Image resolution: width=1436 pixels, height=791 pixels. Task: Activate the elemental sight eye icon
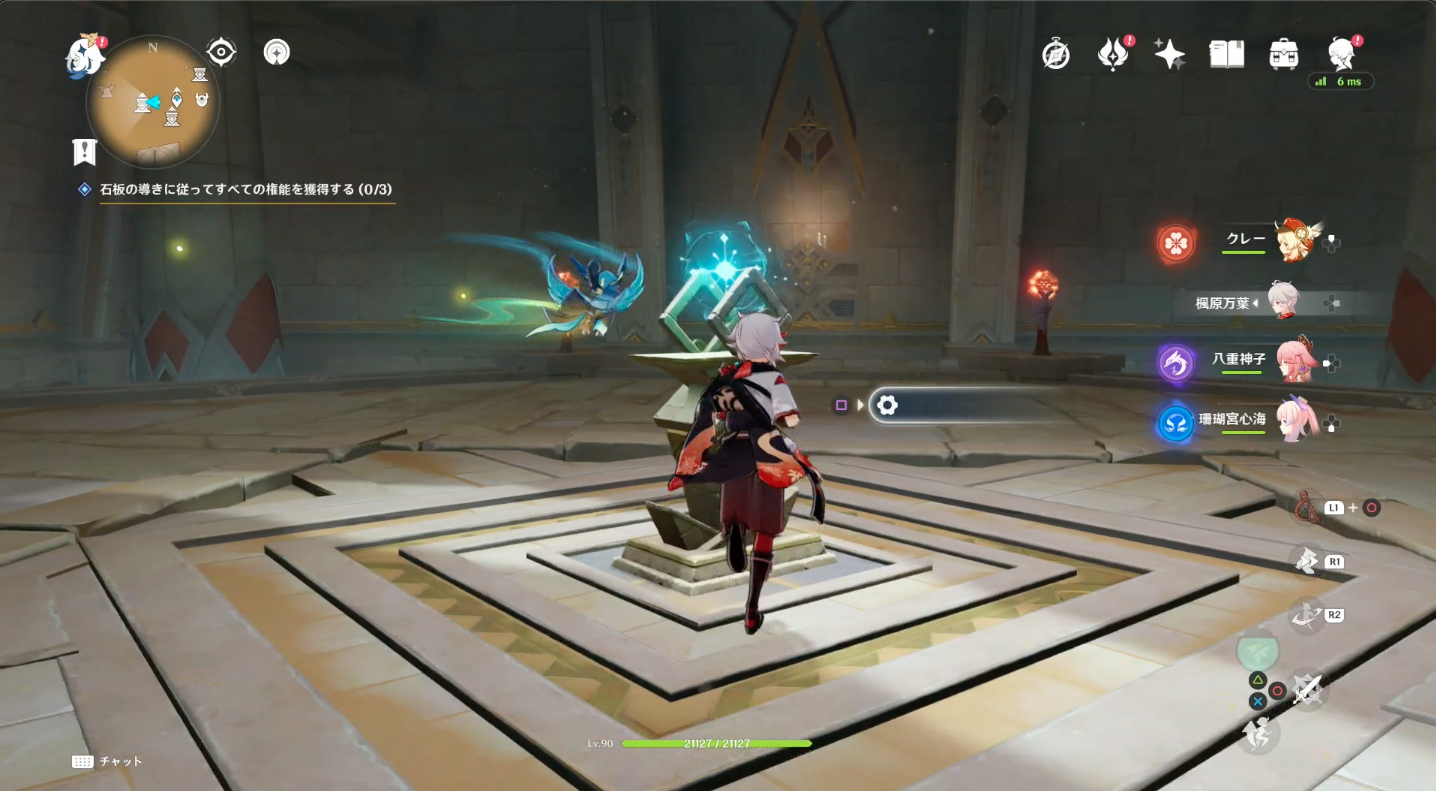tap(221, 52)
